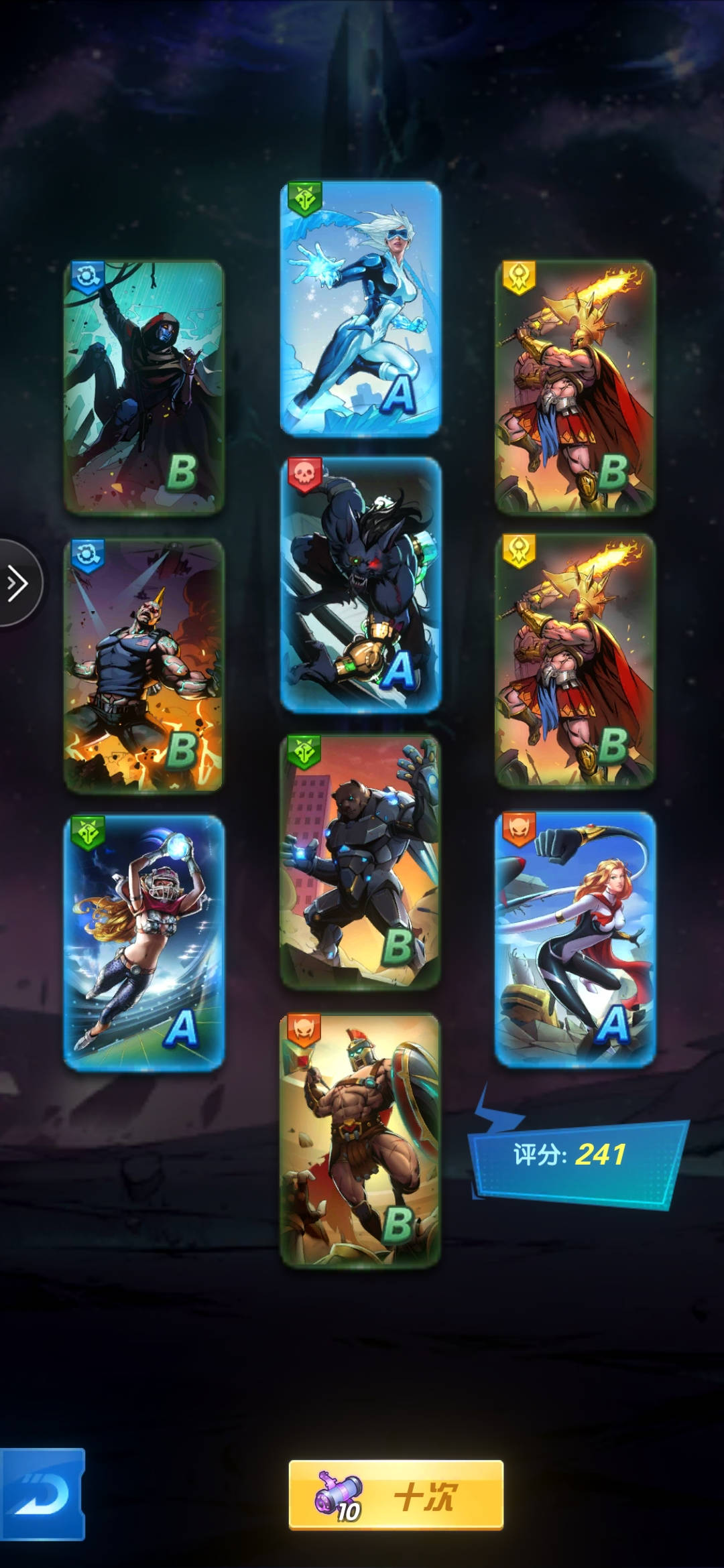Select the mohawk brawler B-rank card
This screenshot has width=724, height=1568.
[143, 665]
